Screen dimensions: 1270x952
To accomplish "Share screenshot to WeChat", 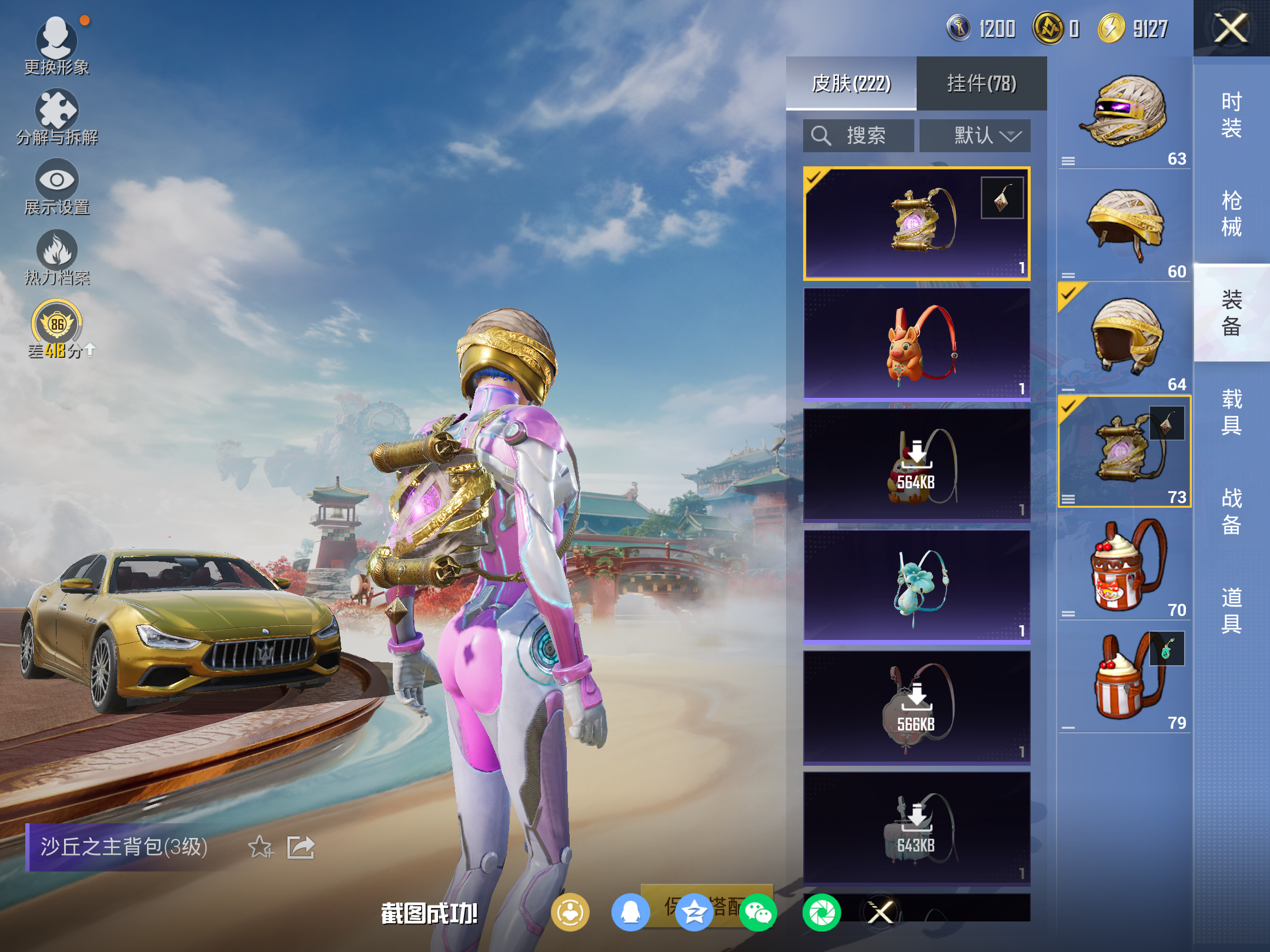I will [x=758, y=913].
